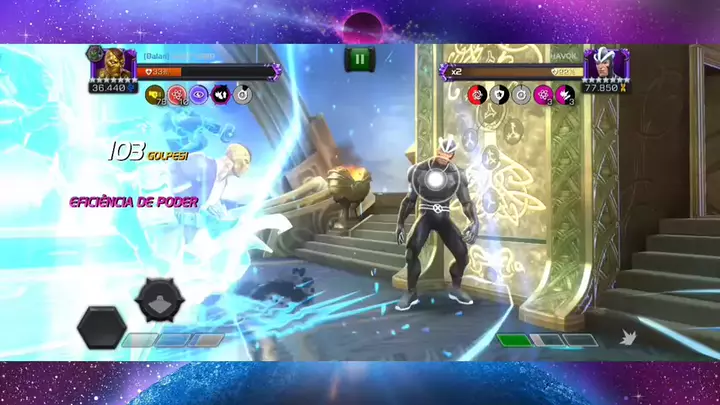This screenshot has width=720, height=405.
Task: Inspect Havok's opponent portrait
Action: click(602, 65)
